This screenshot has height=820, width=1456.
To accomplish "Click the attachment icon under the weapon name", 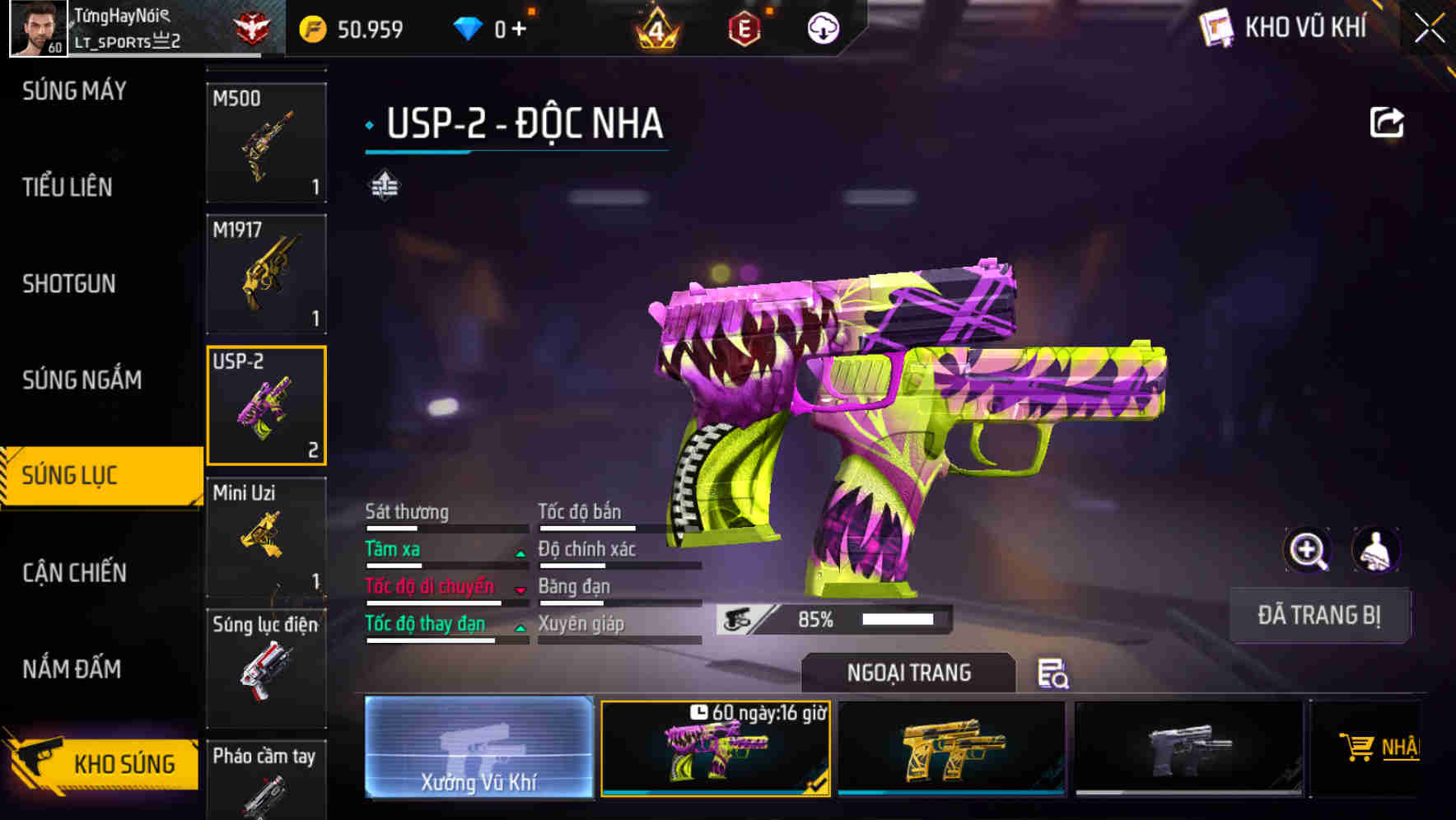I will [385, 186].
